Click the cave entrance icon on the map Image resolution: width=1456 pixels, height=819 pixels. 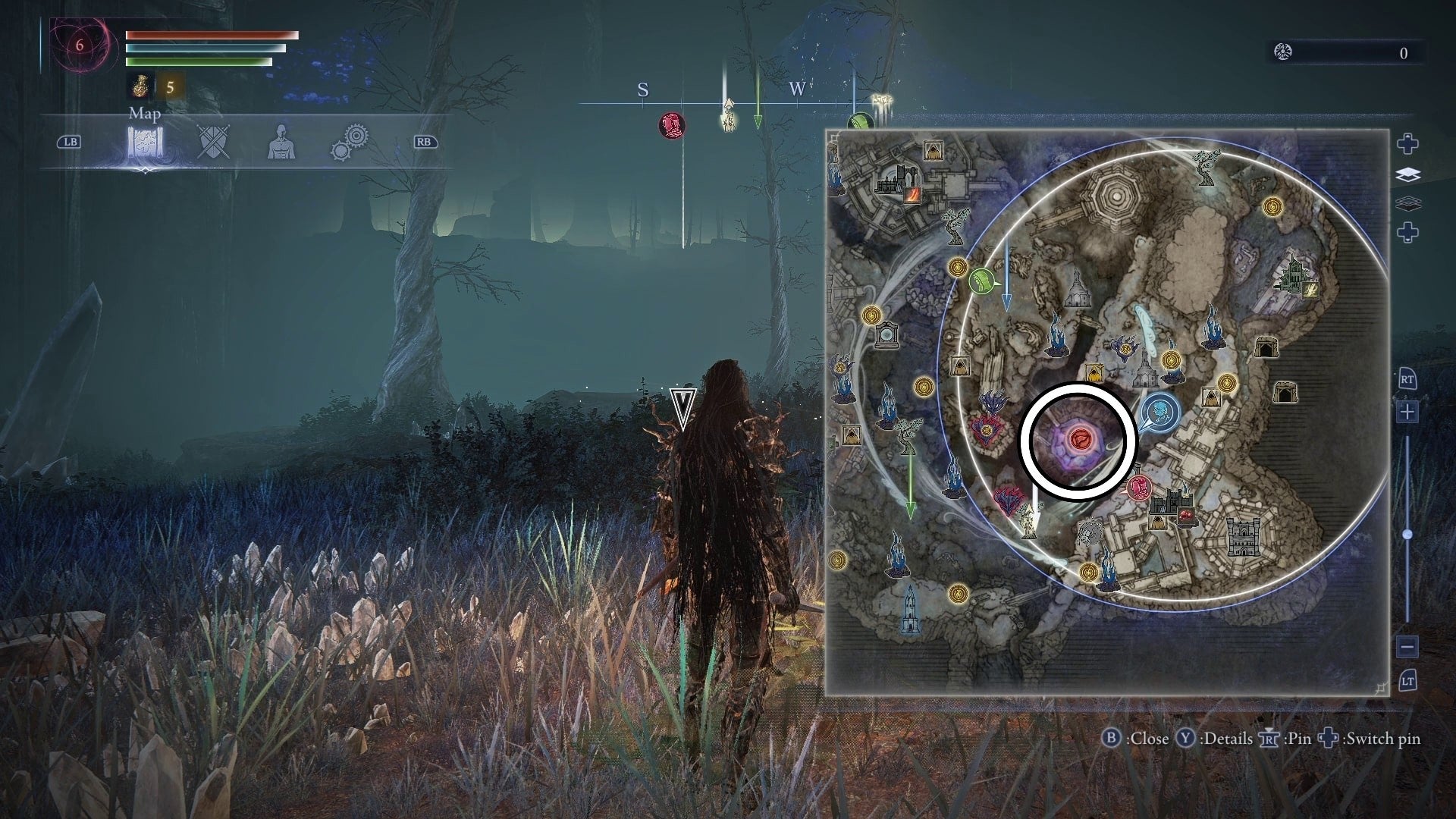coord(1267,349)
